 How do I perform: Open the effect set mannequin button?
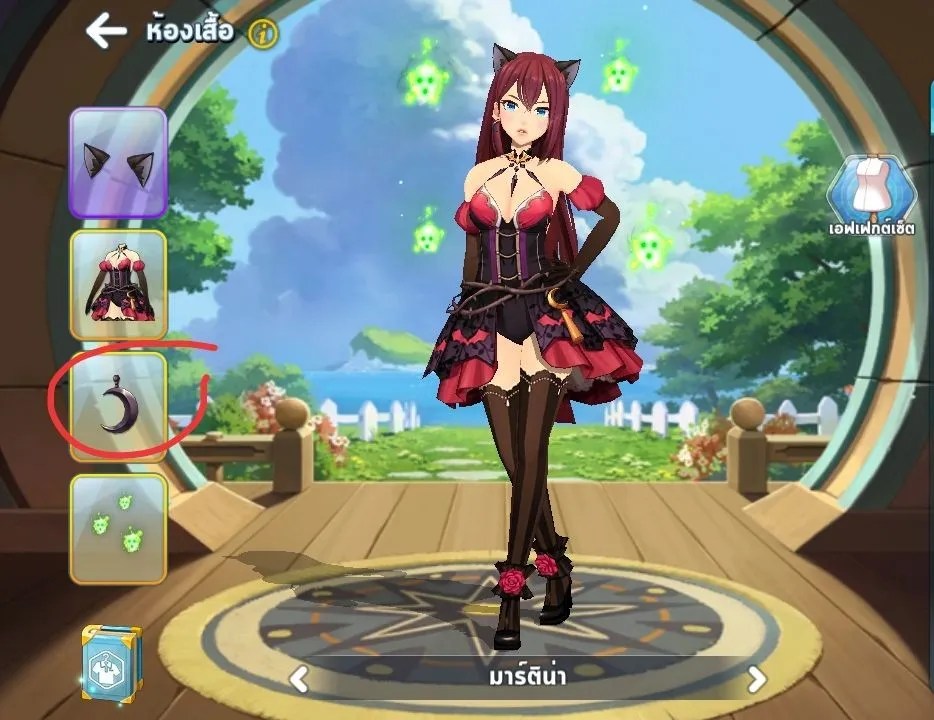coord(872,194)
